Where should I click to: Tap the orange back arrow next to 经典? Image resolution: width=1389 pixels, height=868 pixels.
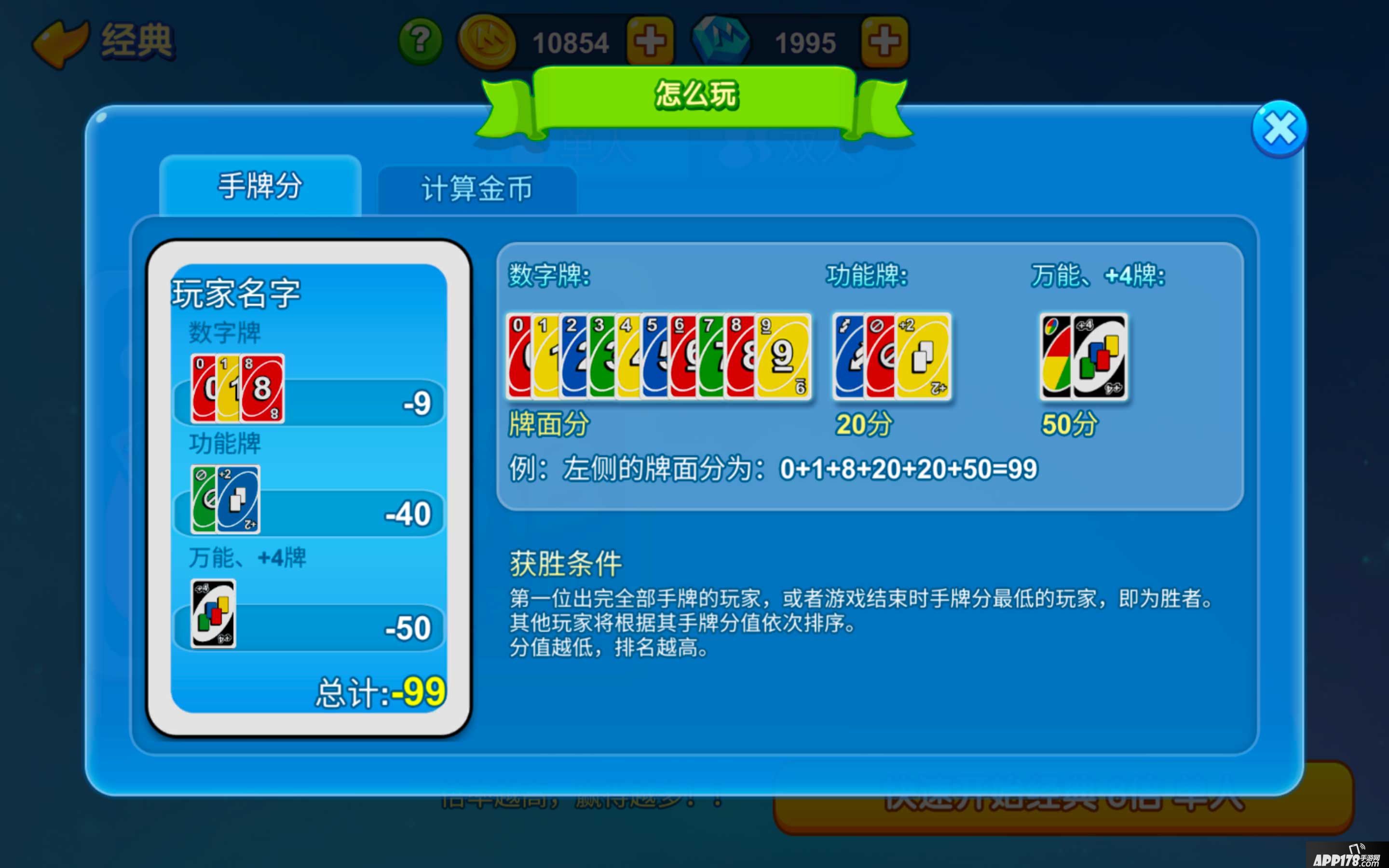point(59,41)
